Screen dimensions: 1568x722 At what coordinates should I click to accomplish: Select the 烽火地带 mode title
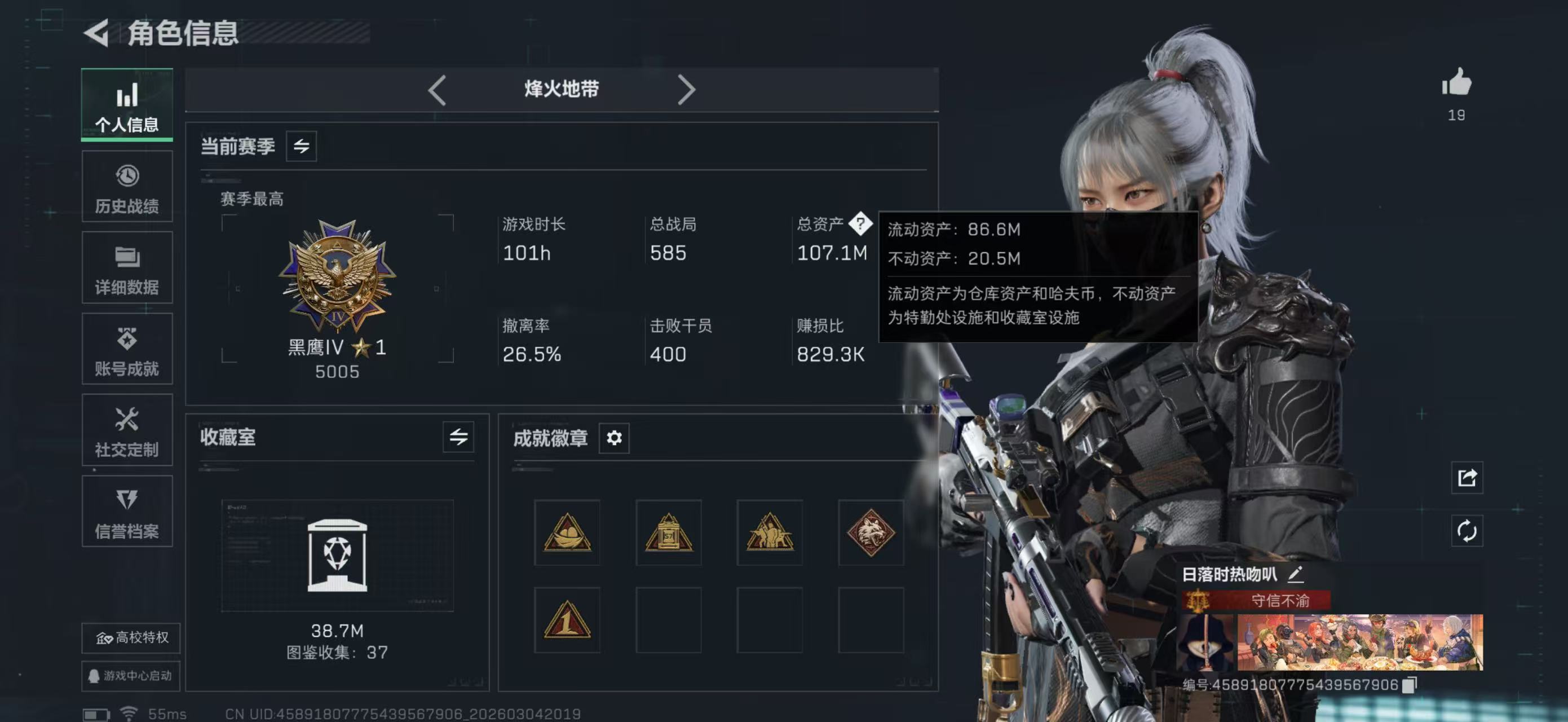click(x=562, y=89)
